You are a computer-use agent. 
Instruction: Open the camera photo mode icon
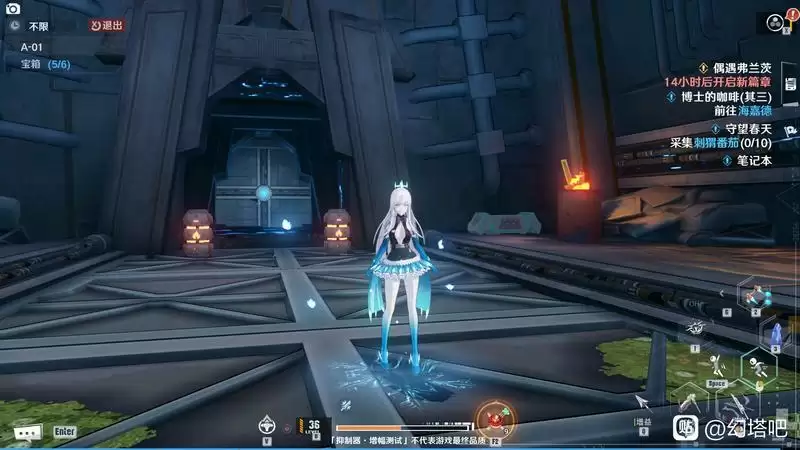tap(14, 8)
